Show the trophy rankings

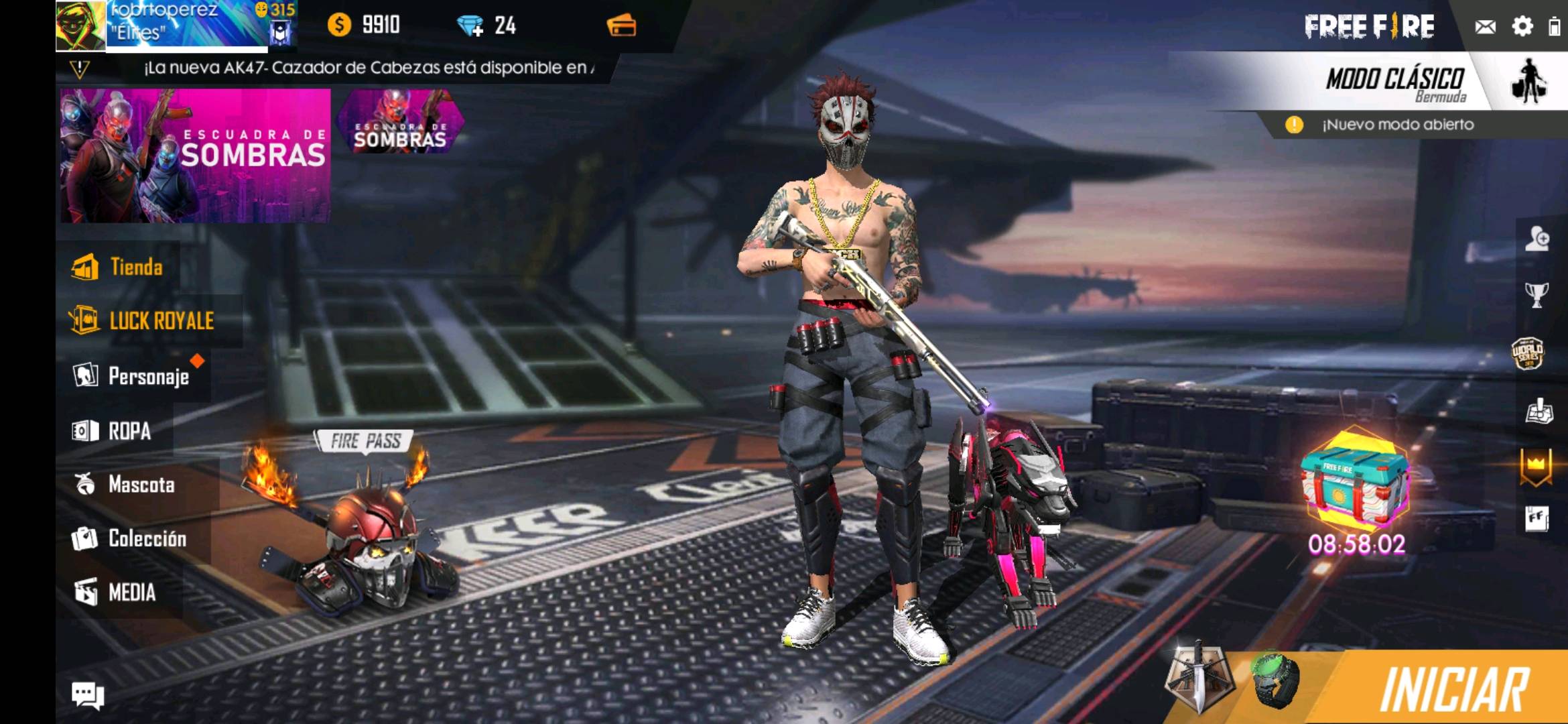1537,294
